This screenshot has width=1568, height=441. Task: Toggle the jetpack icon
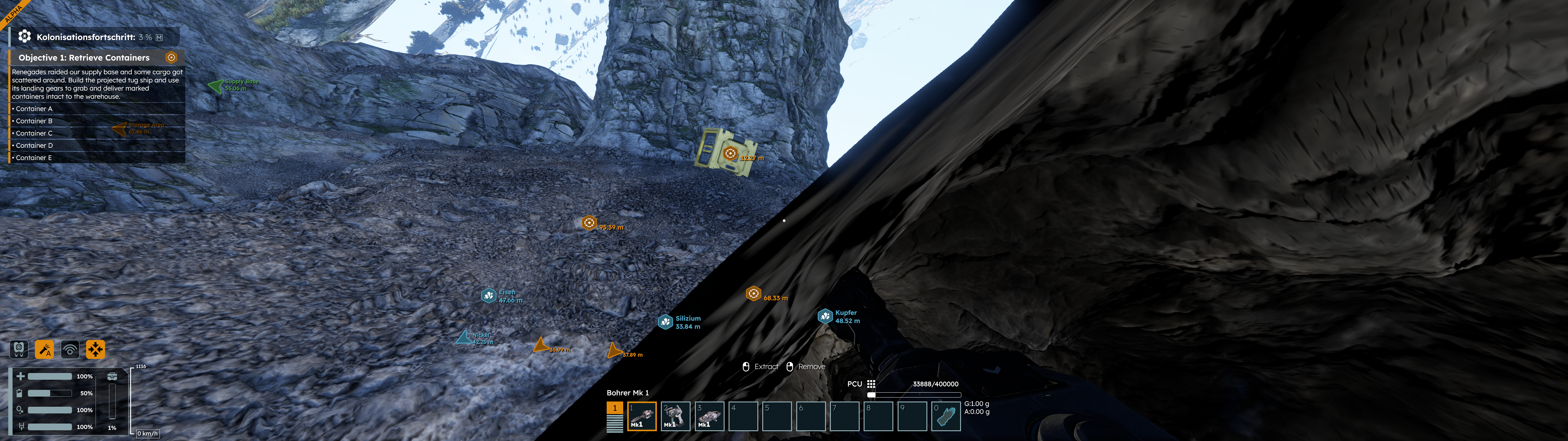(x=19, y=349)
